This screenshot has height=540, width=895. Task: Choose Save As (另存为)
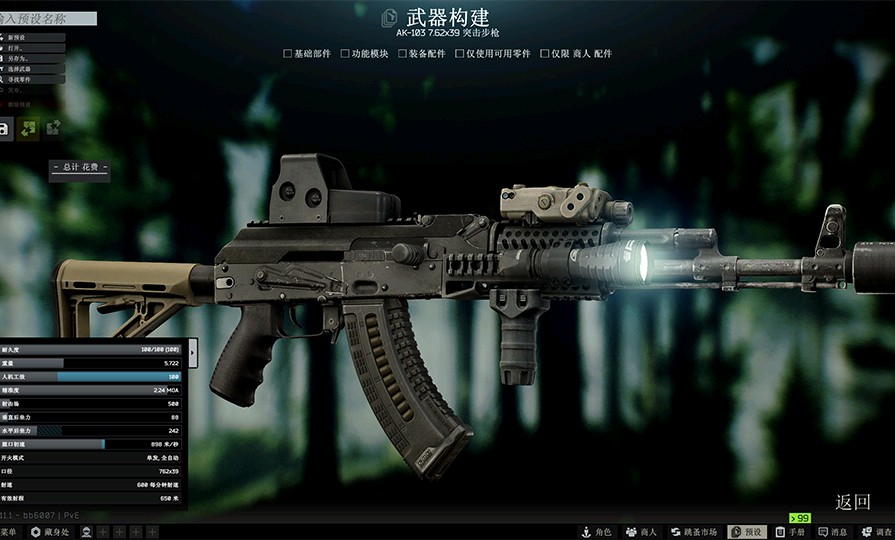30,58
